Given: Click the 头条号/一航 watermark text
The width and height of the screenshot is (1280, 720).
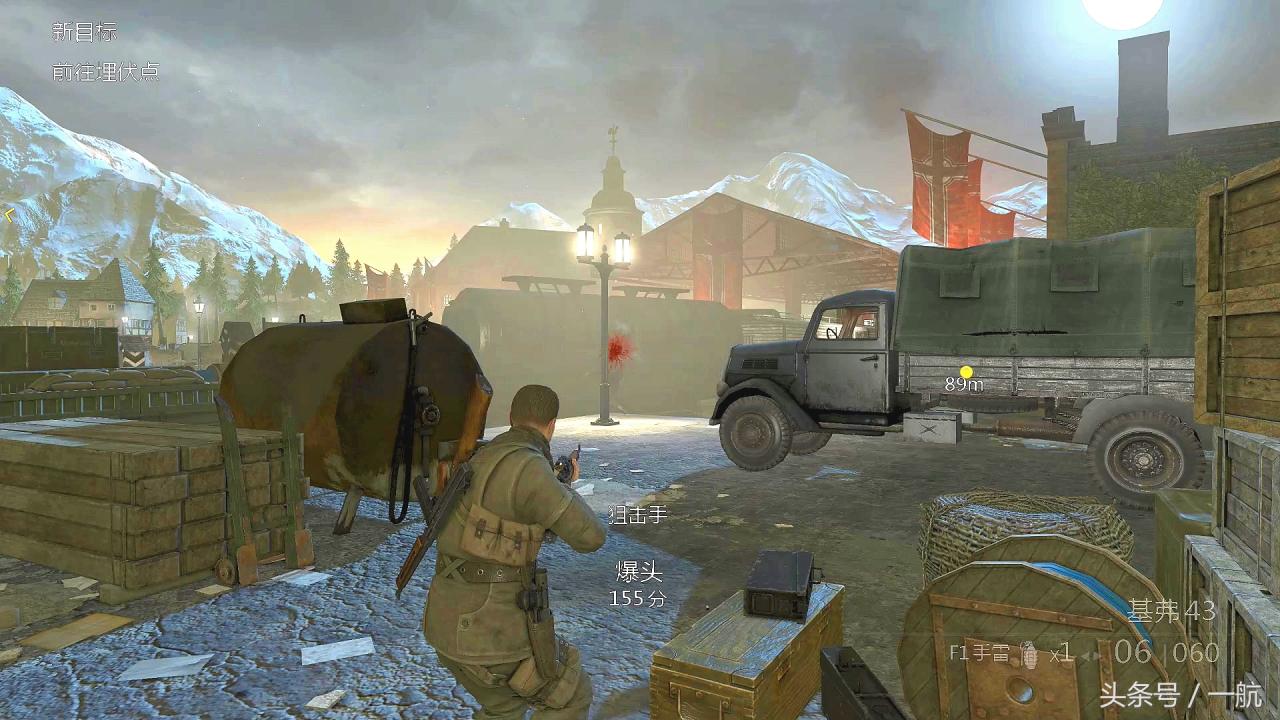Looking at the screenshot, I should 1180,692.
